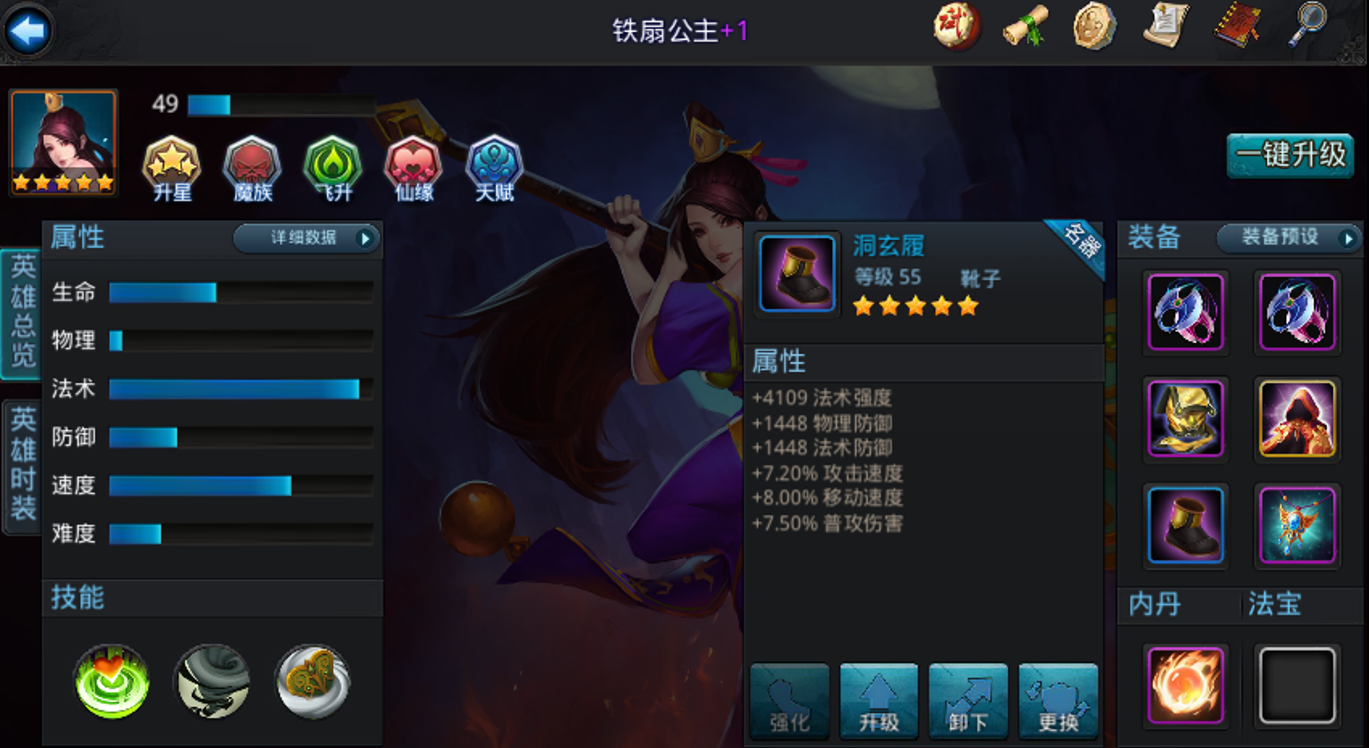Open the 天赋 talent panel
1369x748 pixels.
pyautogui.click(x=491, y=170)
